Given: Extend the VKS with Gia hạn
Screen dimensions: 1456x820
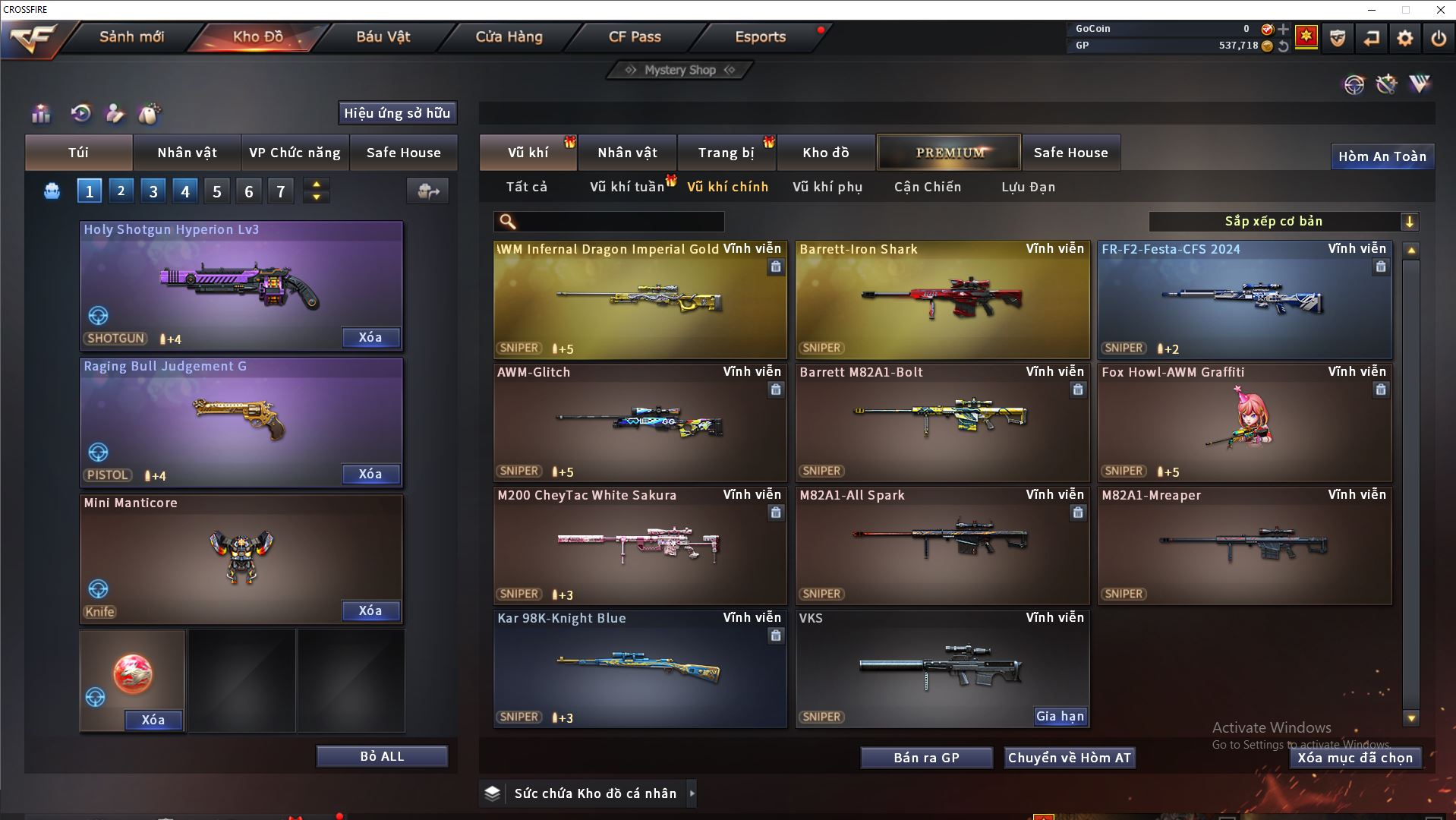Looking at the screenshot, I should [x=1060, y=716].
